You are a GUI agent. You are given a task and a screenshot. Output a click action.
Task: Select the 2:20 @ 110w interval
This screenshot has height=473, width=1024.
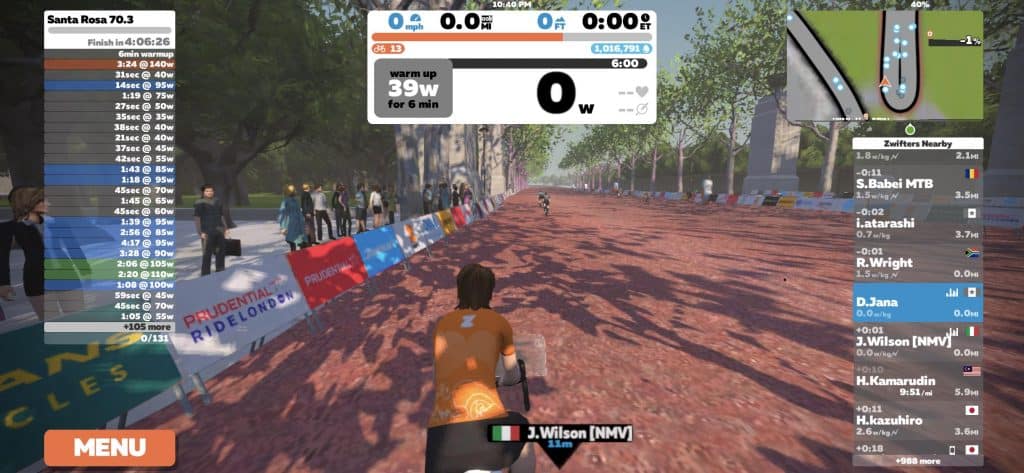(110, 274)
